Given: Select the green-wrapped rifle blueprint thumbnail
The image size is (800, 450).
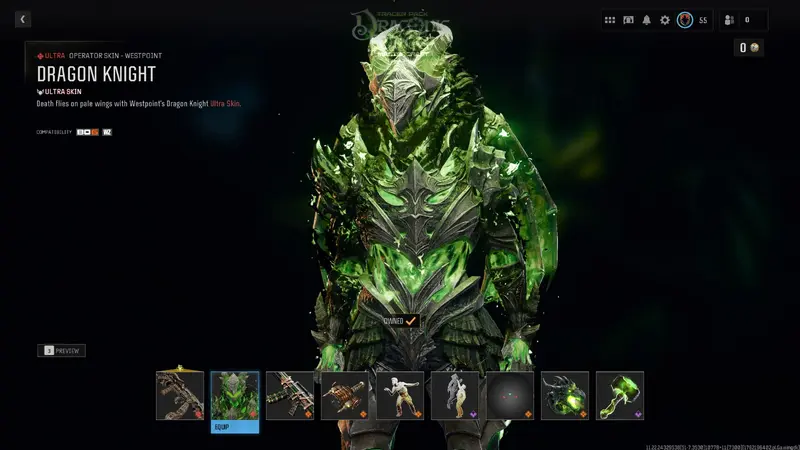Looking at the screenshot, I should [290, 395].
